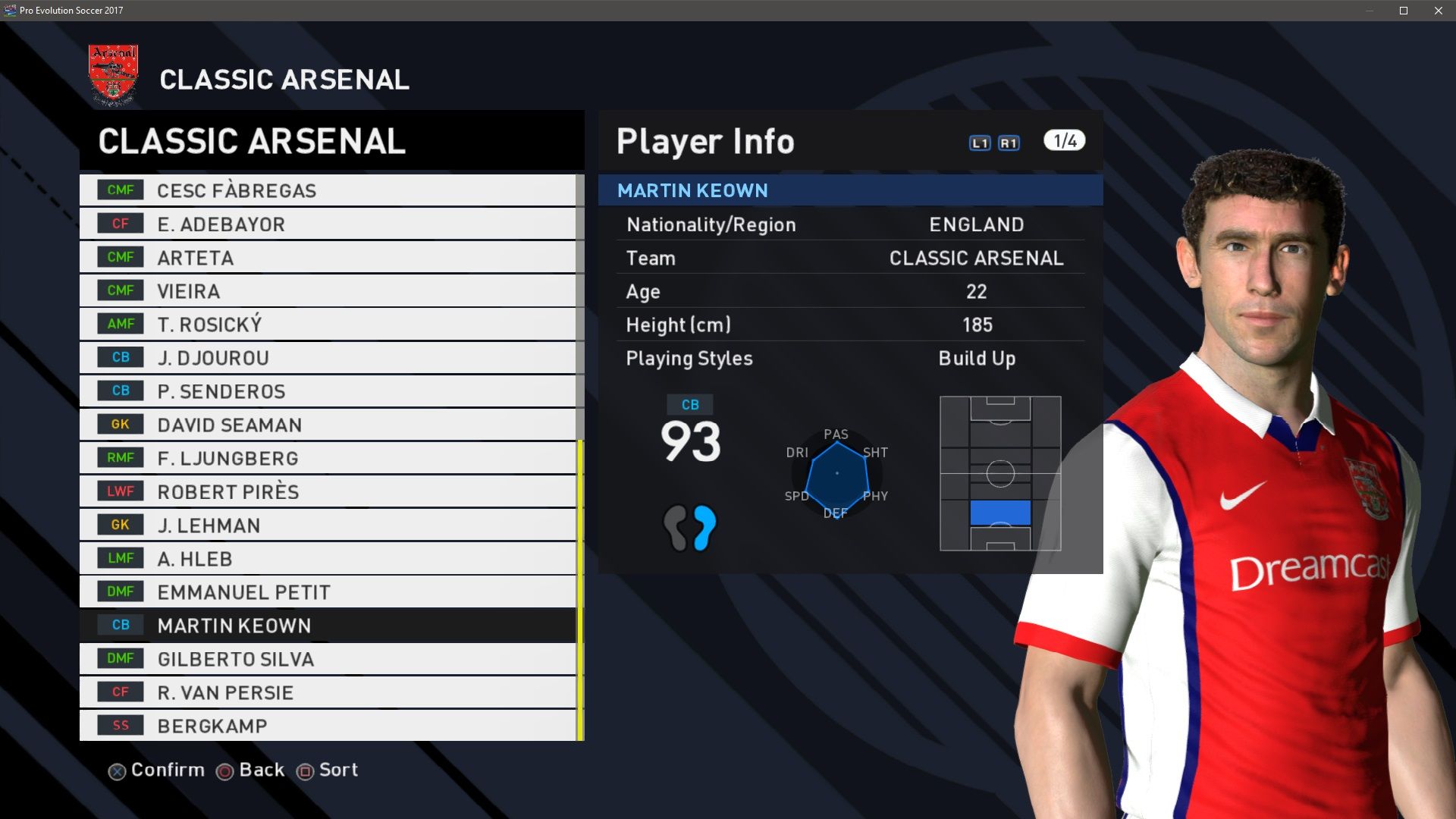Close the Pro Evolution Soccer 2017 window
The image size is (1456, 819).
(x=1439, y=11)
